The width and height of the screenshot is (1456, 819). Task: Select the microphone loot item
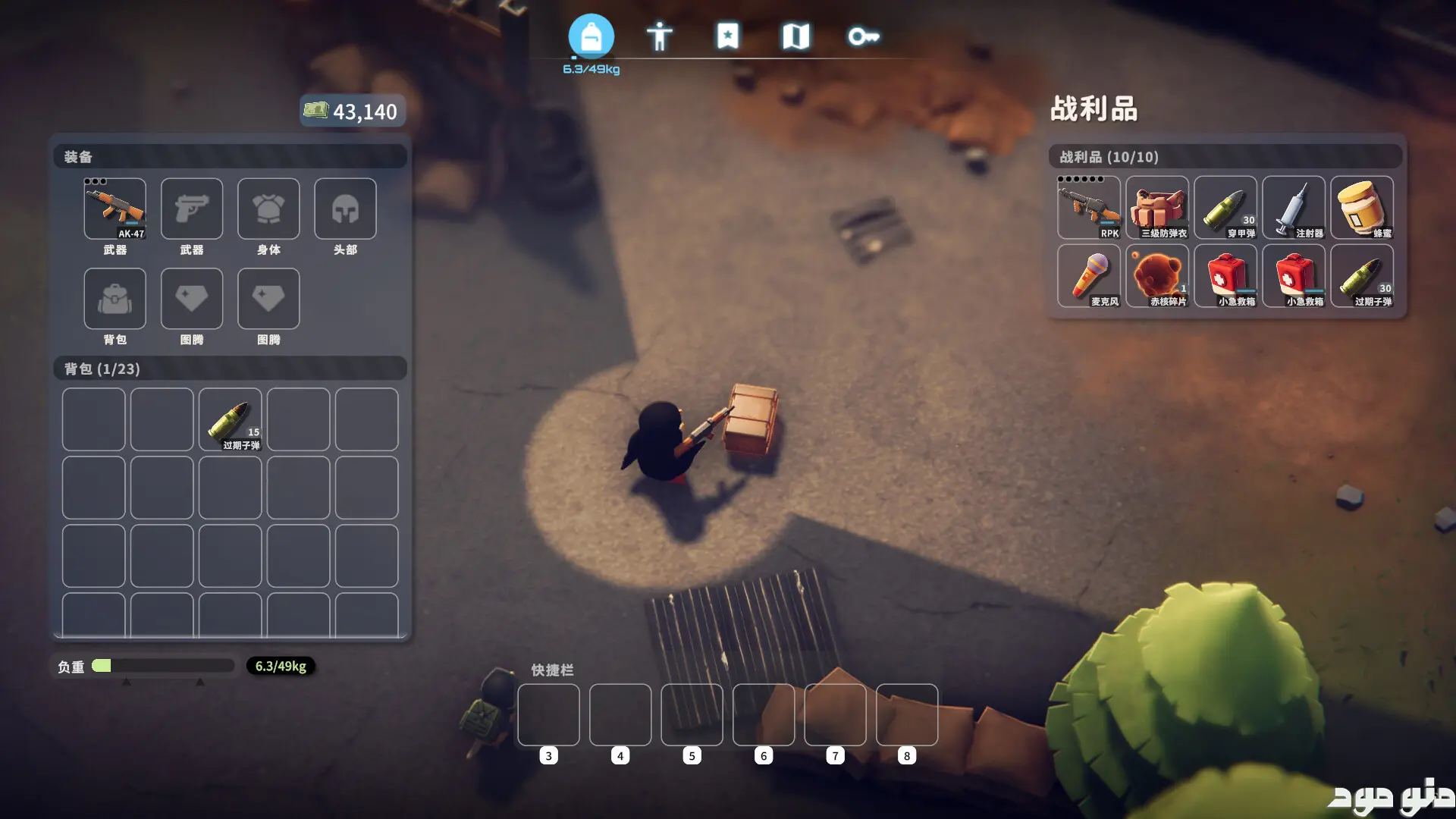(1089, 276)
